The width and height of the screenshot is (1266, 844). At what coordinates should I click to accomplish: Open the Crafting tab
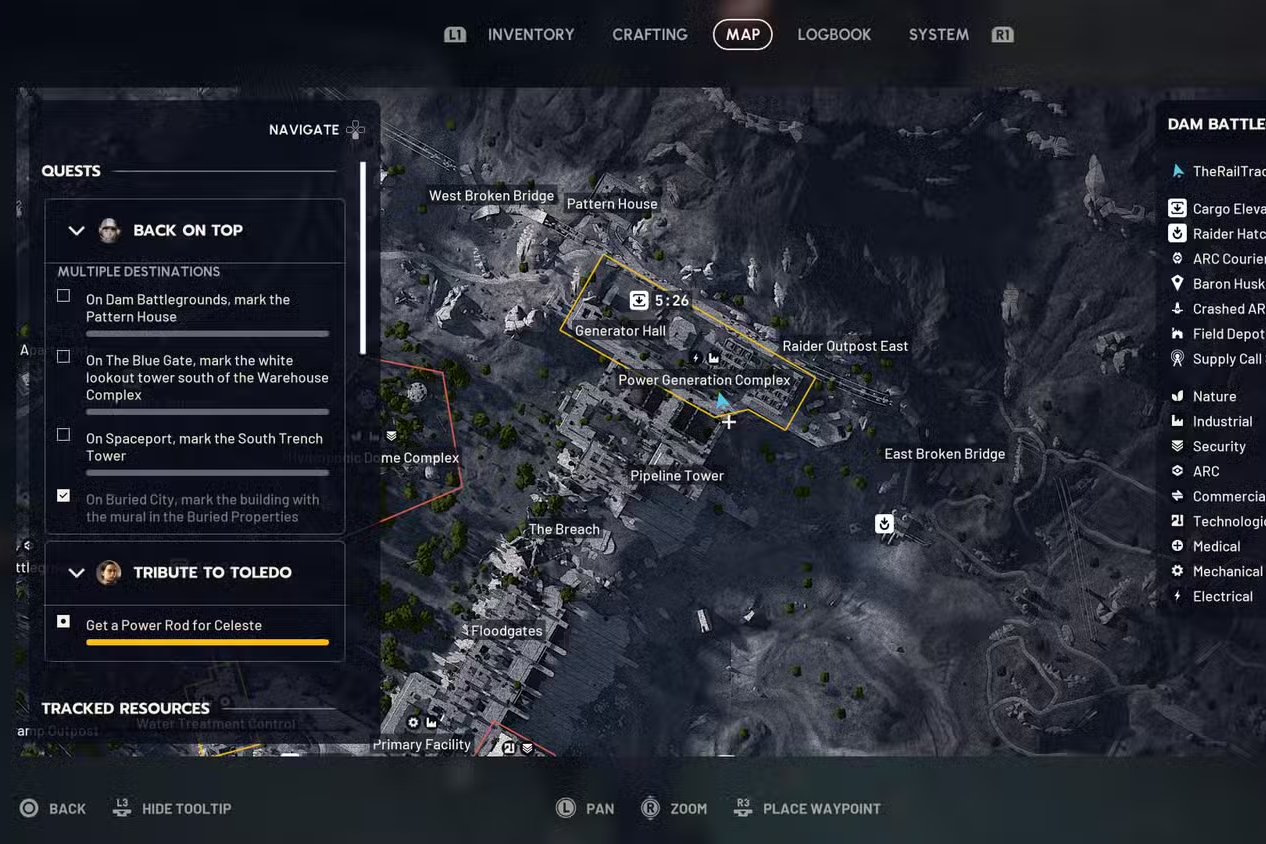[649, 34]
